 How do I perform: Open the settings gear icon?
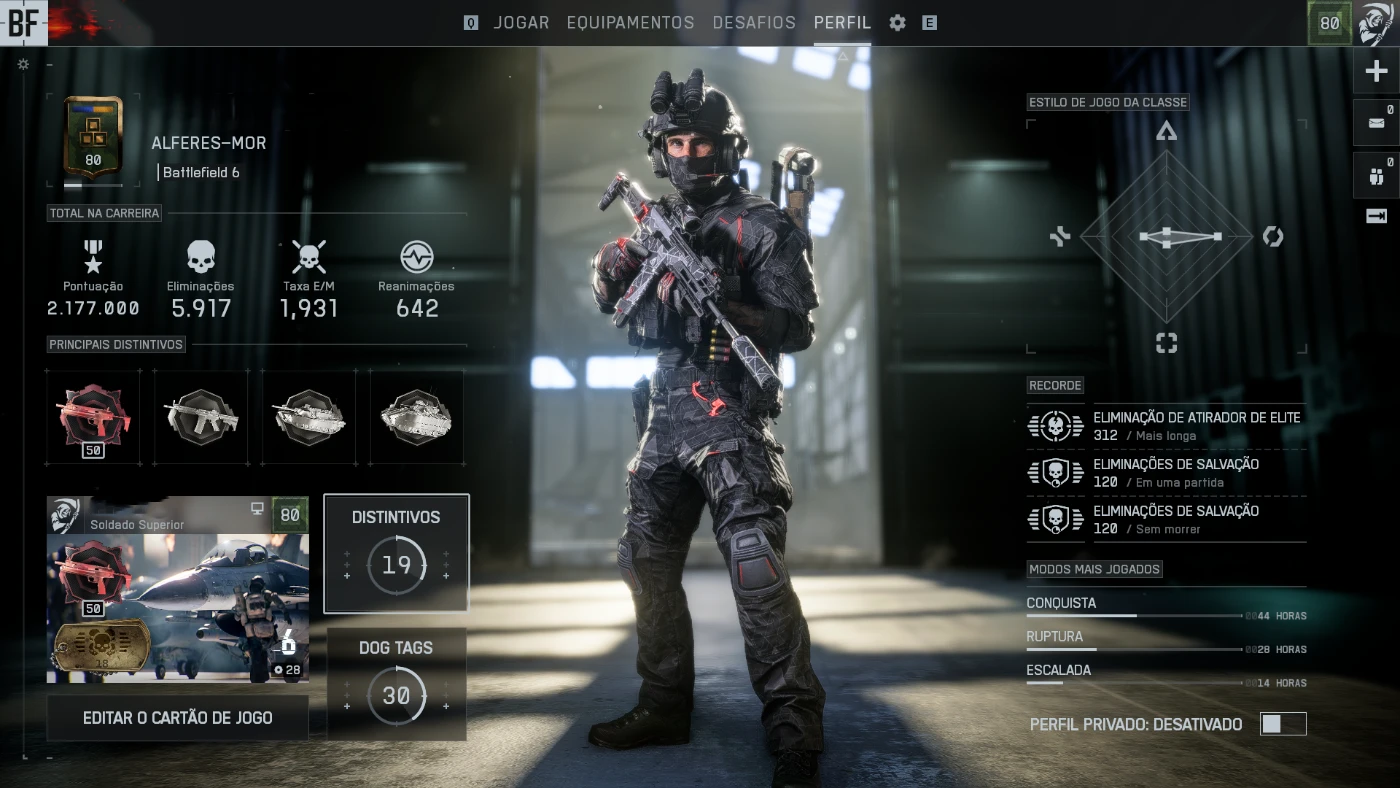click(x=898, y=23)
